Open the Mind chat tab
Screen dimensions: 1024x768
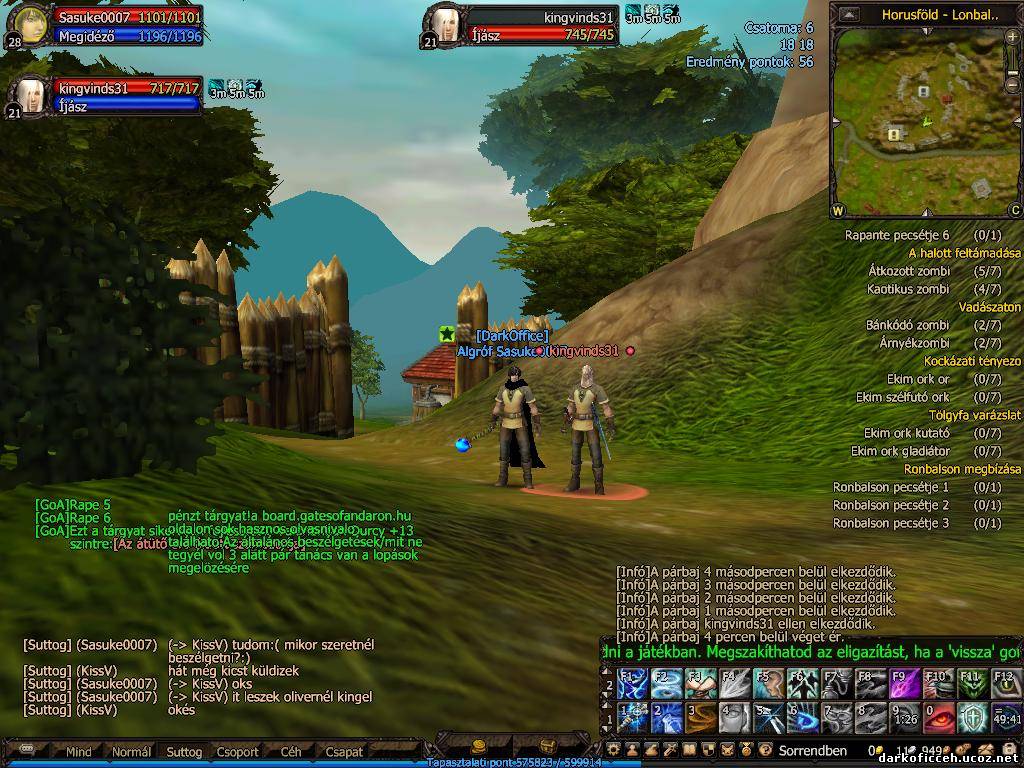(79, 752)
